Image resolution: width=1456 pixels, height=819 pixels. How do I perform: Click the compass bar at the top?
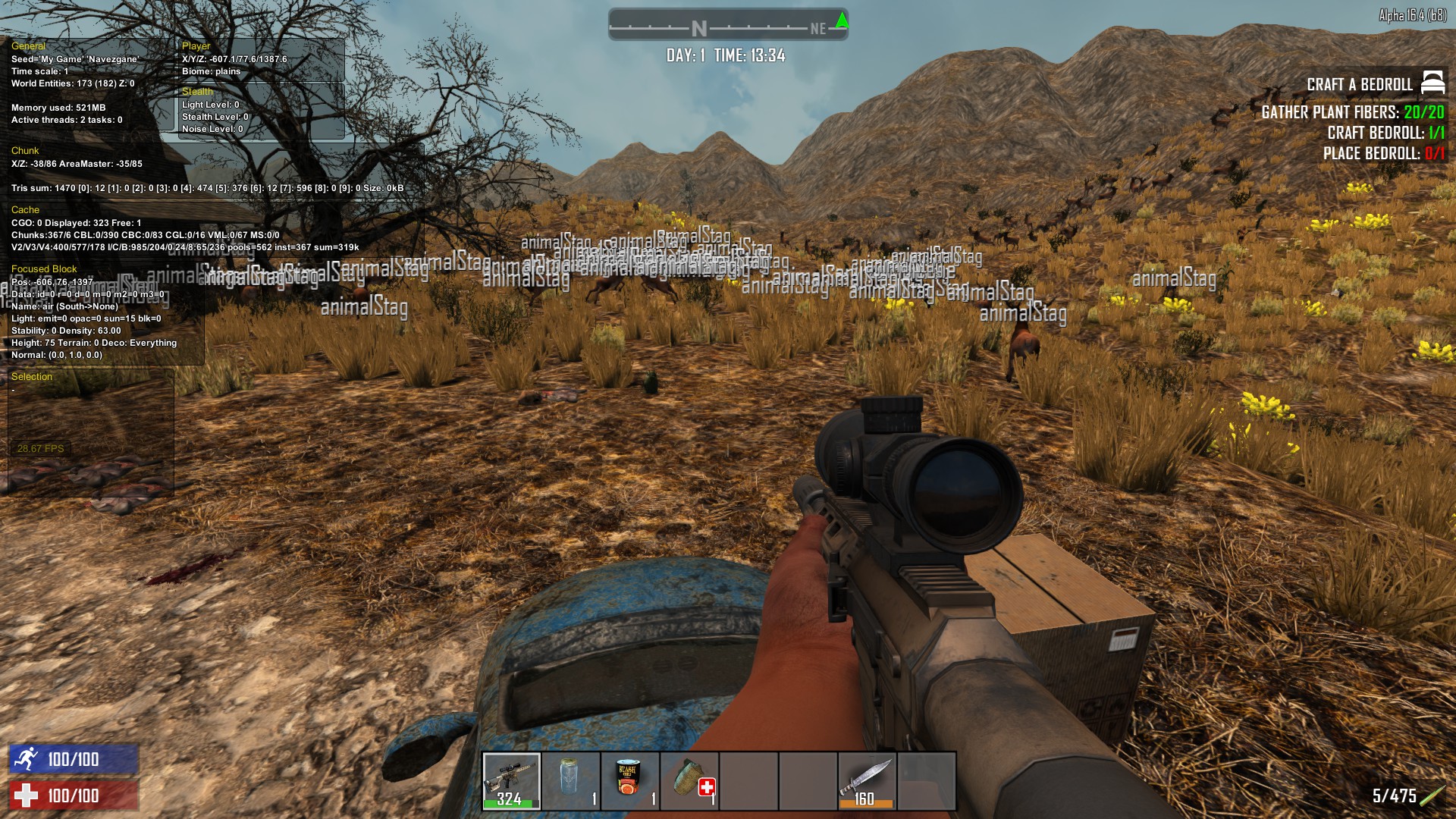pyautogui.click(x=727, y=26)
